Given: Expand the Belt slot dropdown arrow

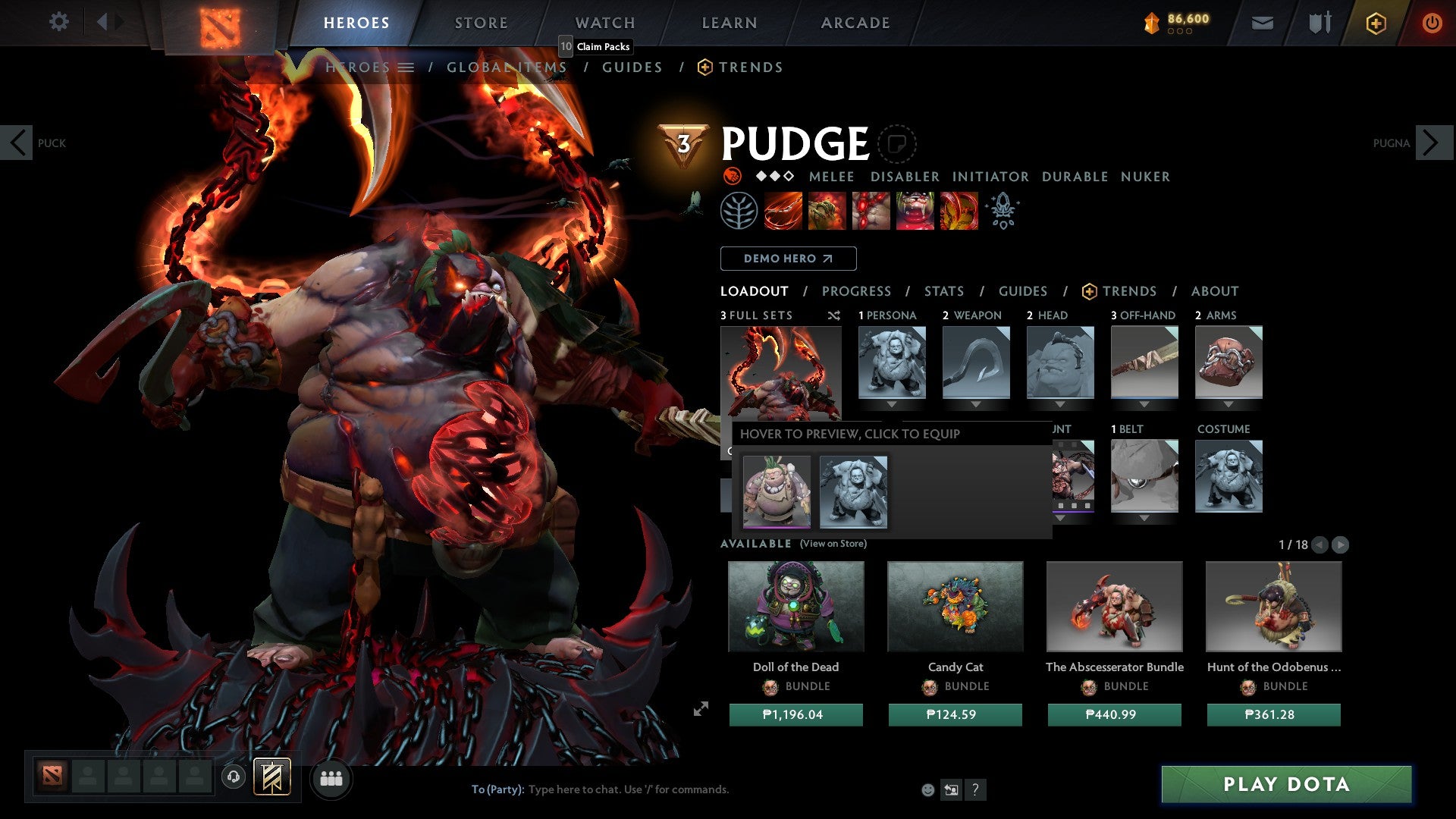Looking at the screenshot, I should [x=1144, y=518].
